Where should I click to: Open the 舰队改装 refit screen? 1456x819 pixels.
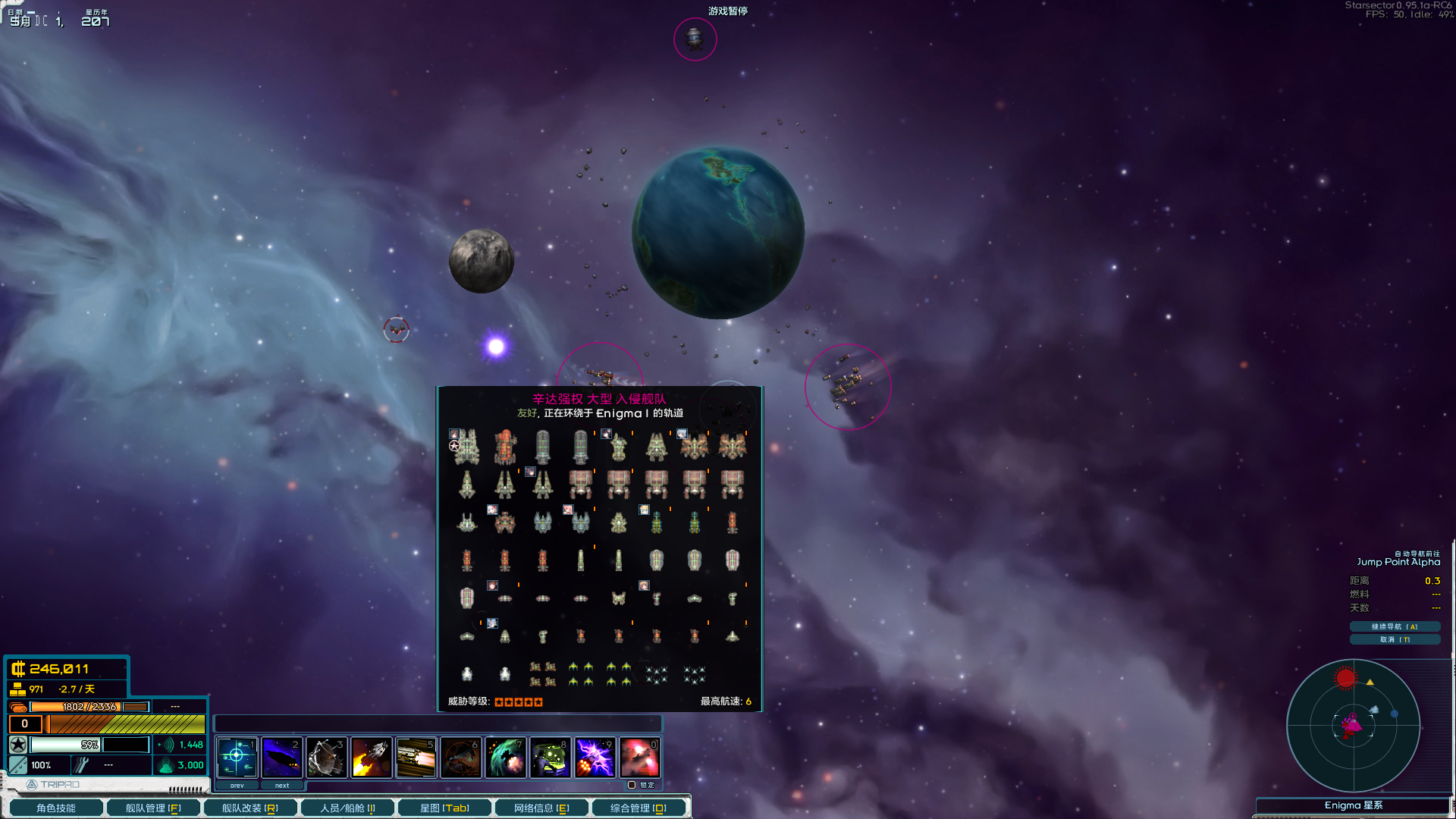click(x=250, y=808)
